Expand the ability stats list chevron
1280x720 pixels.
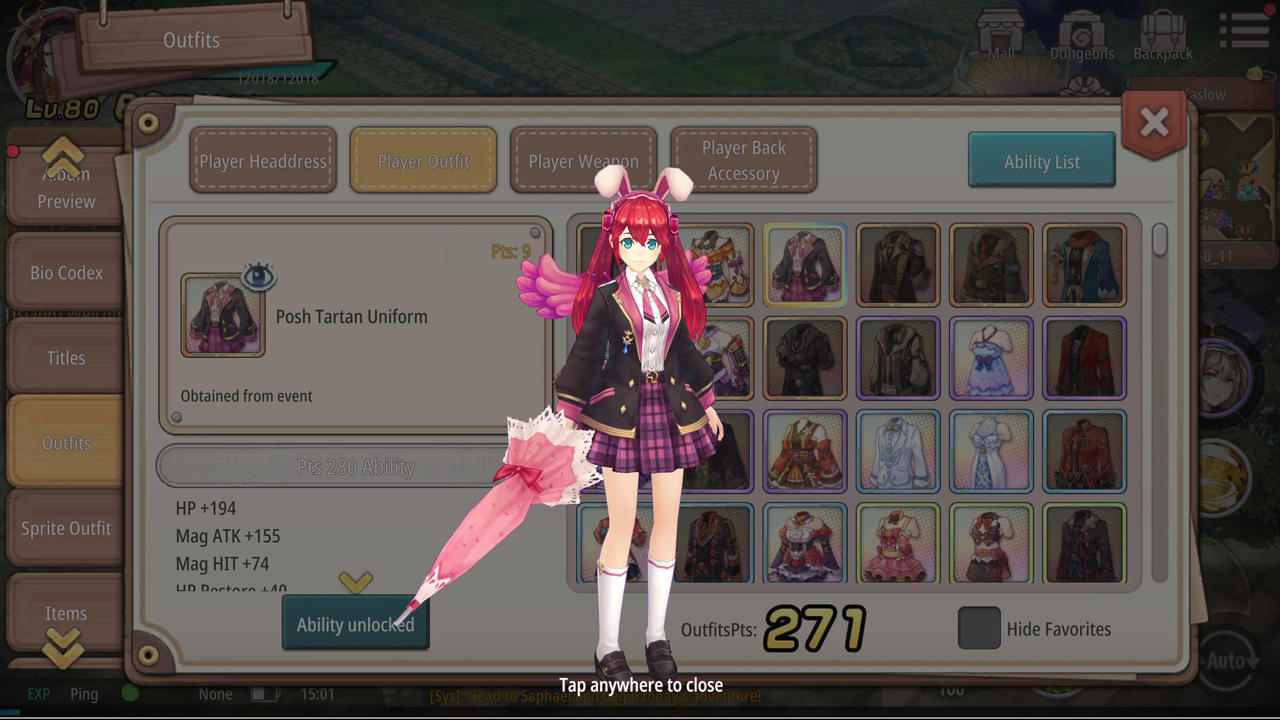coord(356,582)
